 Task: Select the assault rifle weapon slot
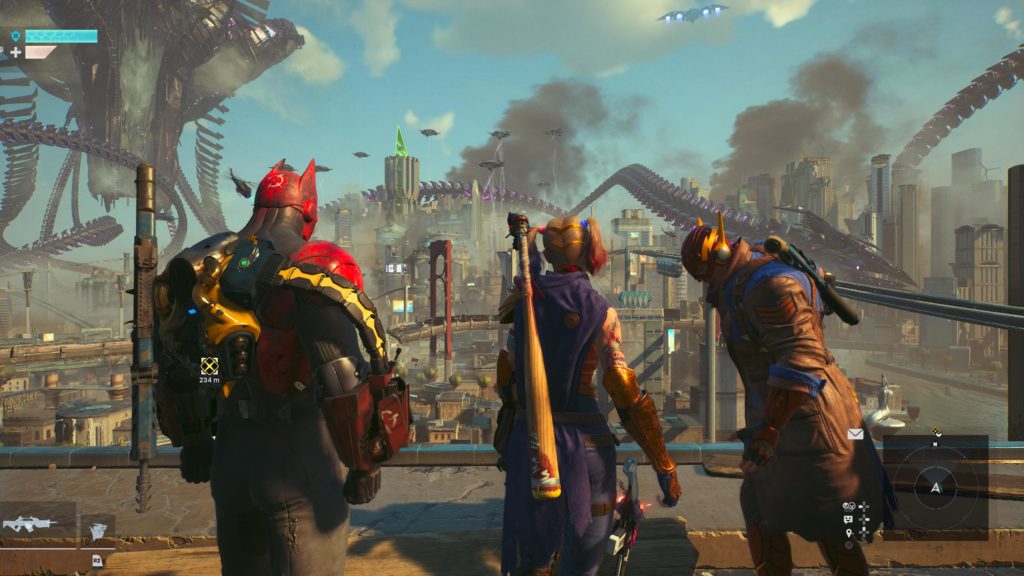click(x=32, y=523)
